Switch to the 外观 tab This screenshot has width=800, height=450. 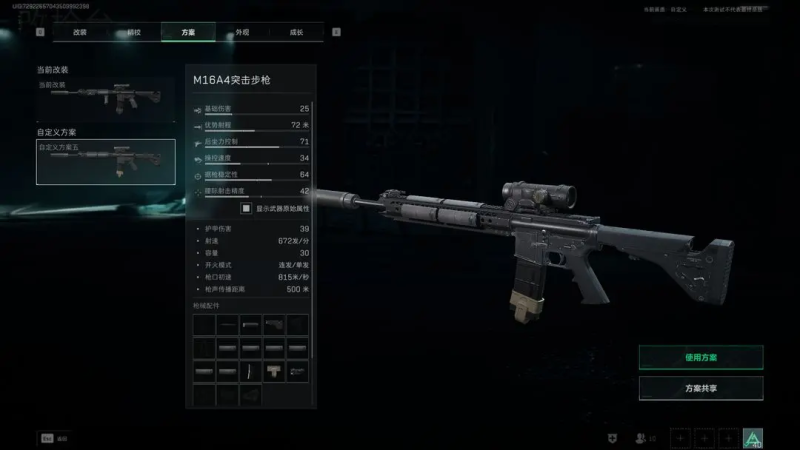(242, 32)
